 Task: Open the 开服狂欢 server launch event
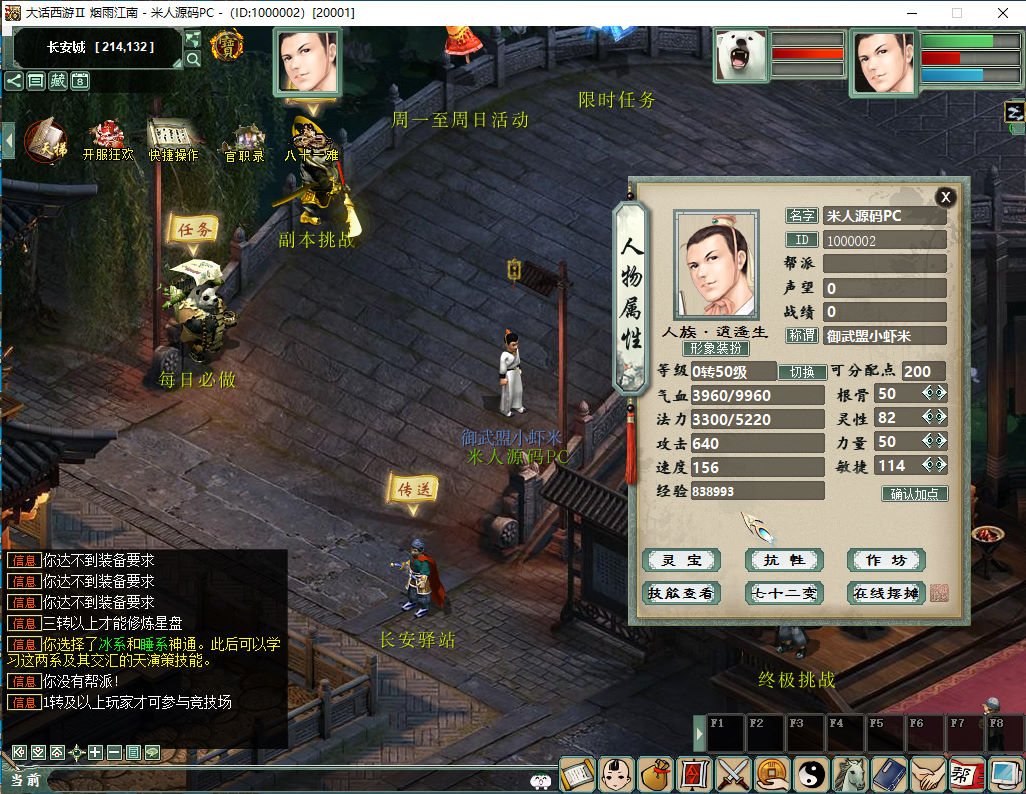click(107, 139)
